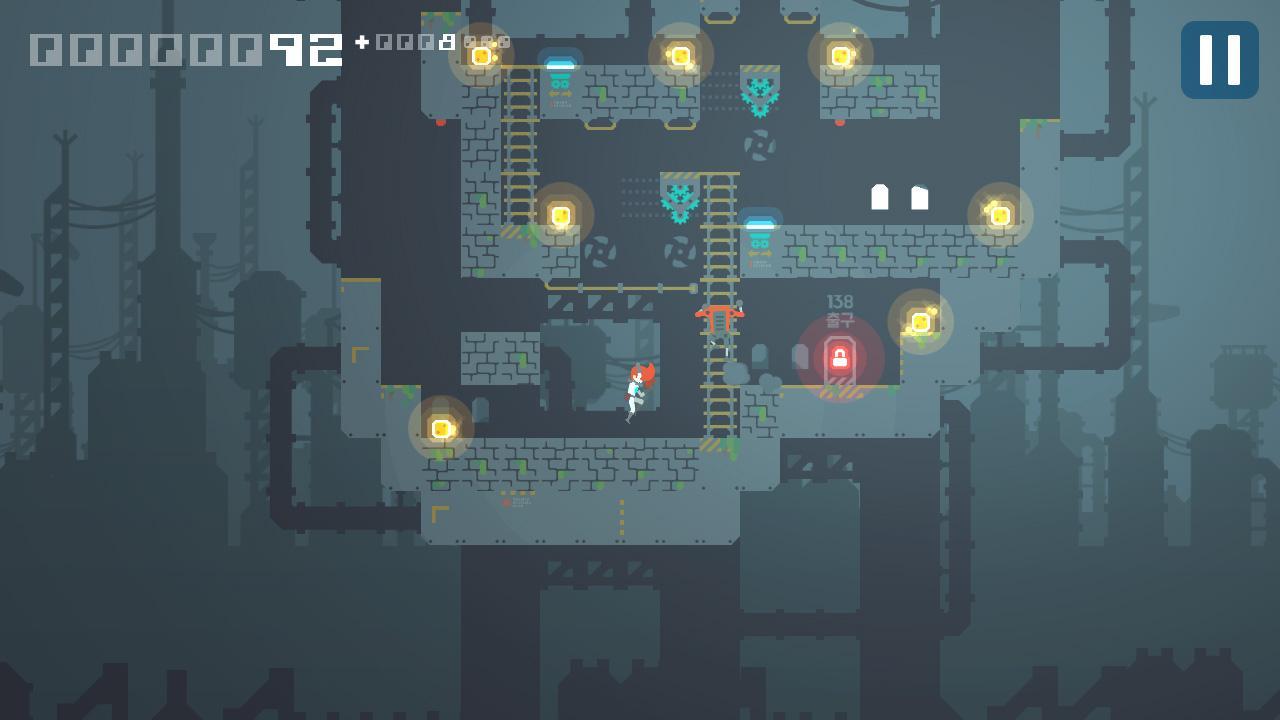
Task: Click the left white tombstone
Action: (x=881, y=199)
